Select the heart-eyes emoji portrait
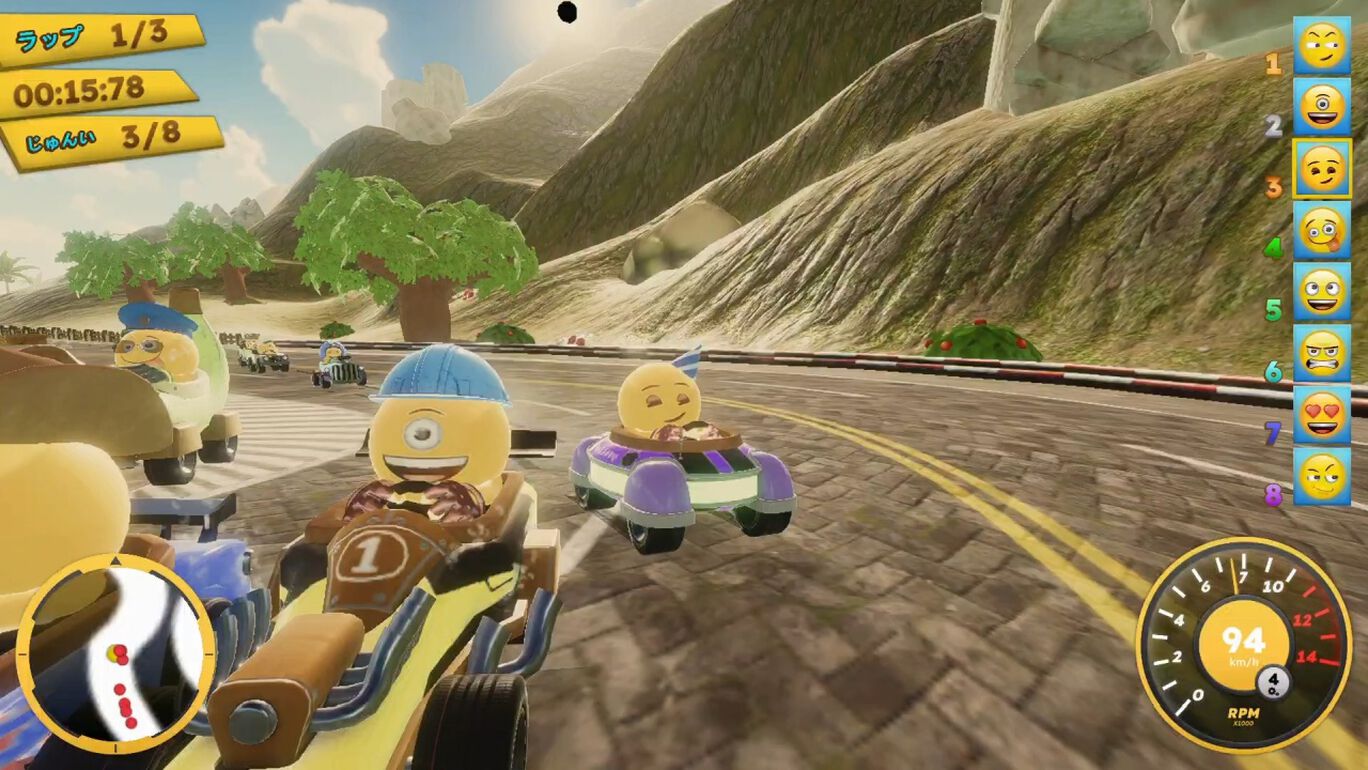Screen dimensions: 1368x770 click(1321, 415)
